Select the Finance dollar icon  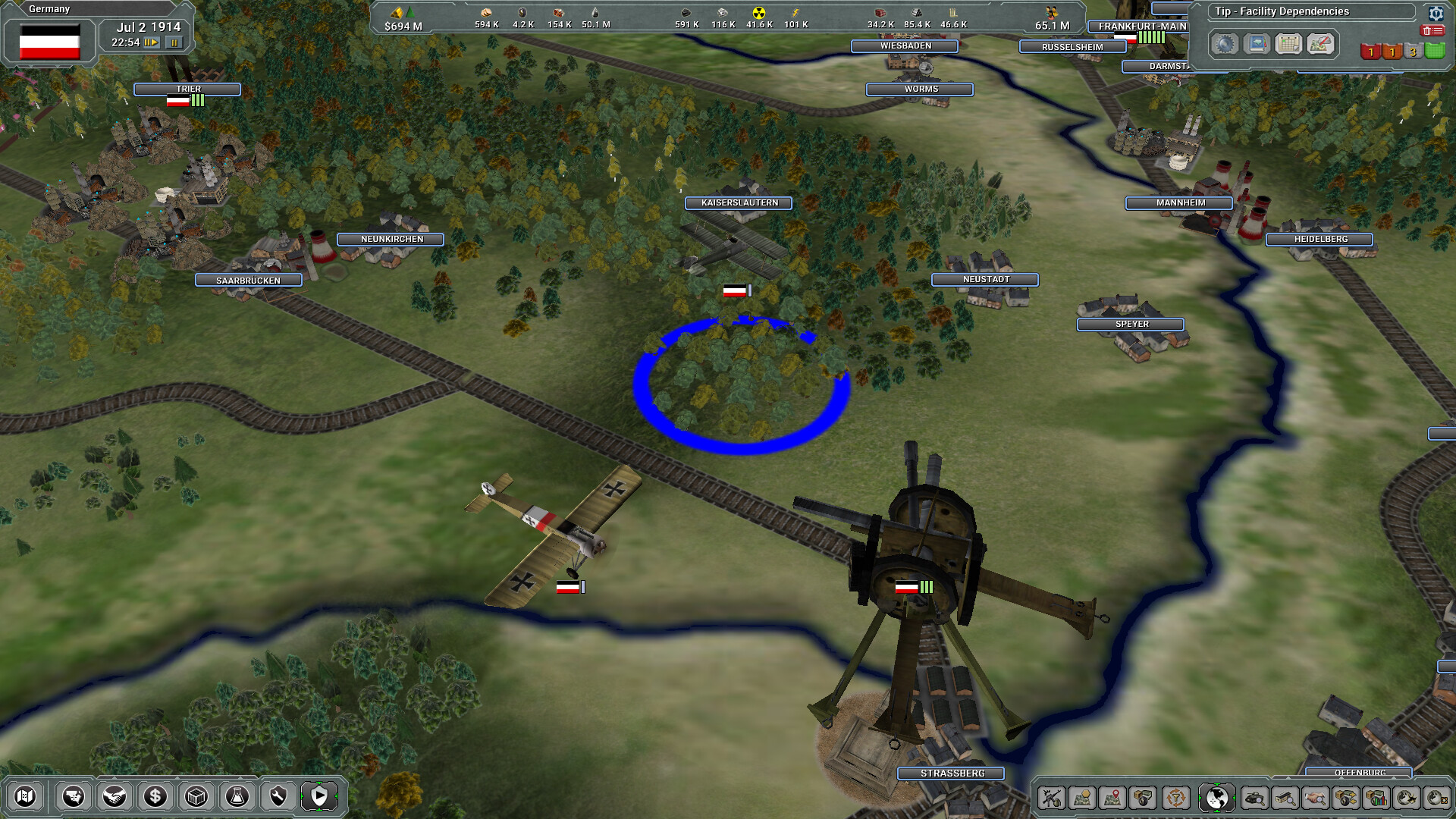pos(155,796)
